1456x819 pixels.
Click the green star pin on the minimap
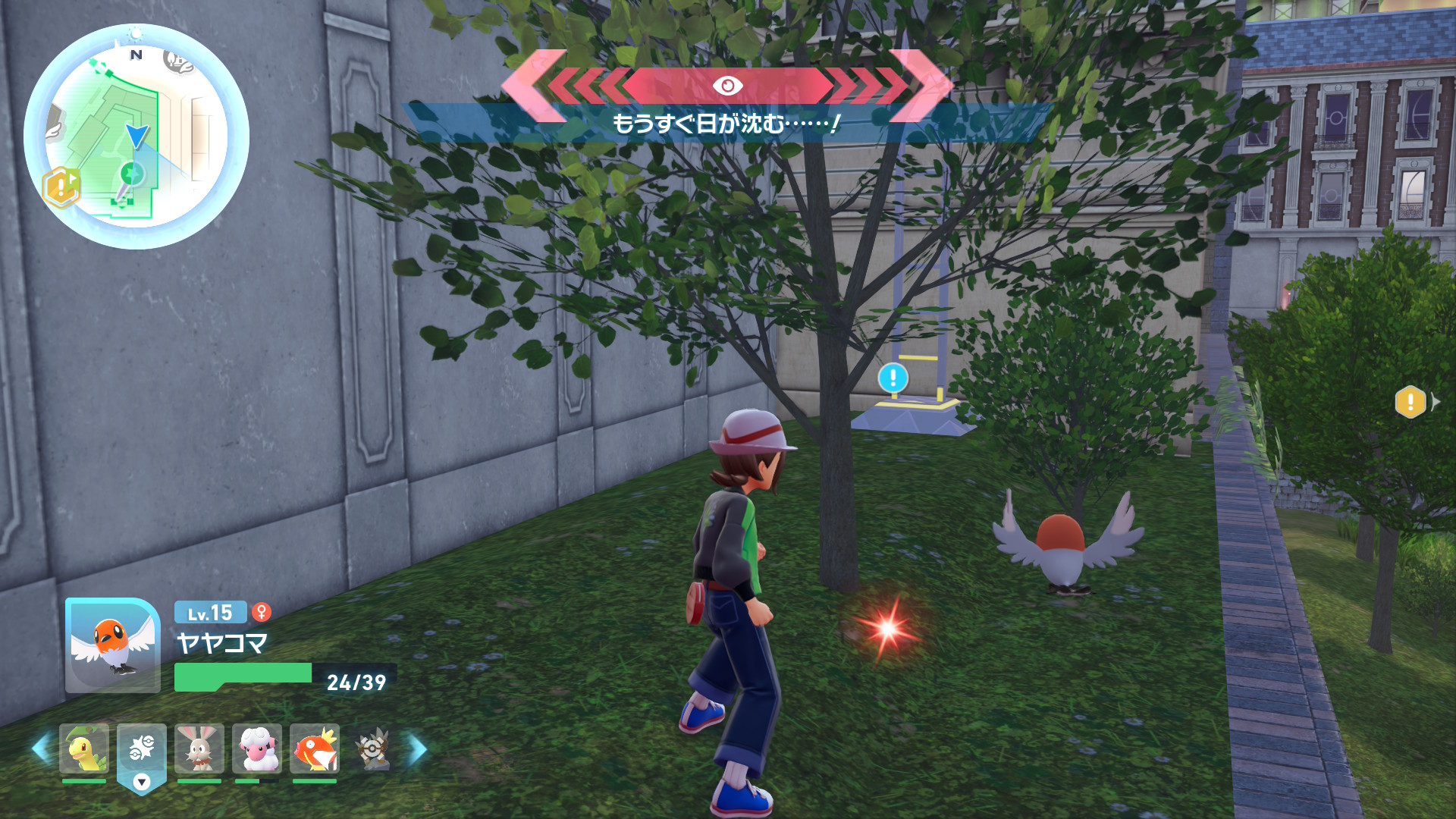[x=132, y=174]
